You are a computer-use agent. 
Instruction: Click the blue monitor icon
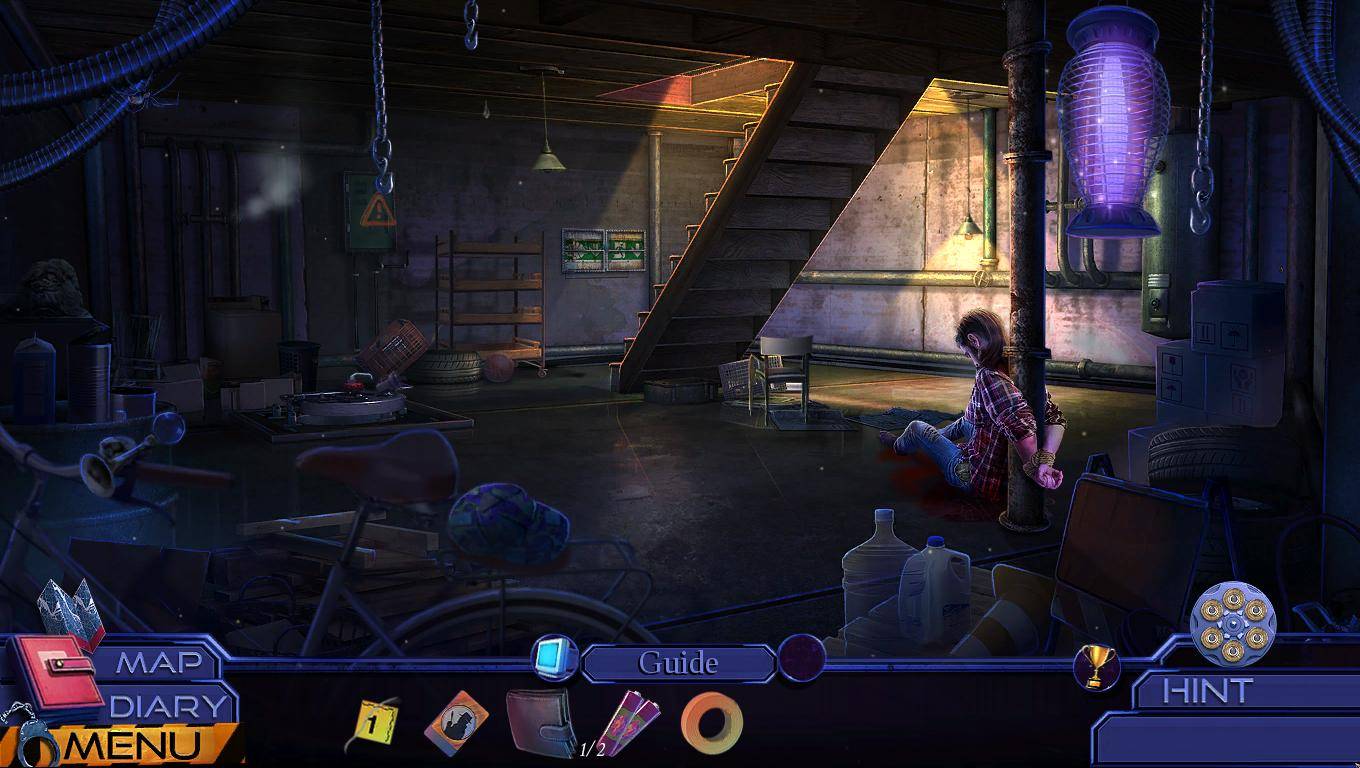click(551, 657)
